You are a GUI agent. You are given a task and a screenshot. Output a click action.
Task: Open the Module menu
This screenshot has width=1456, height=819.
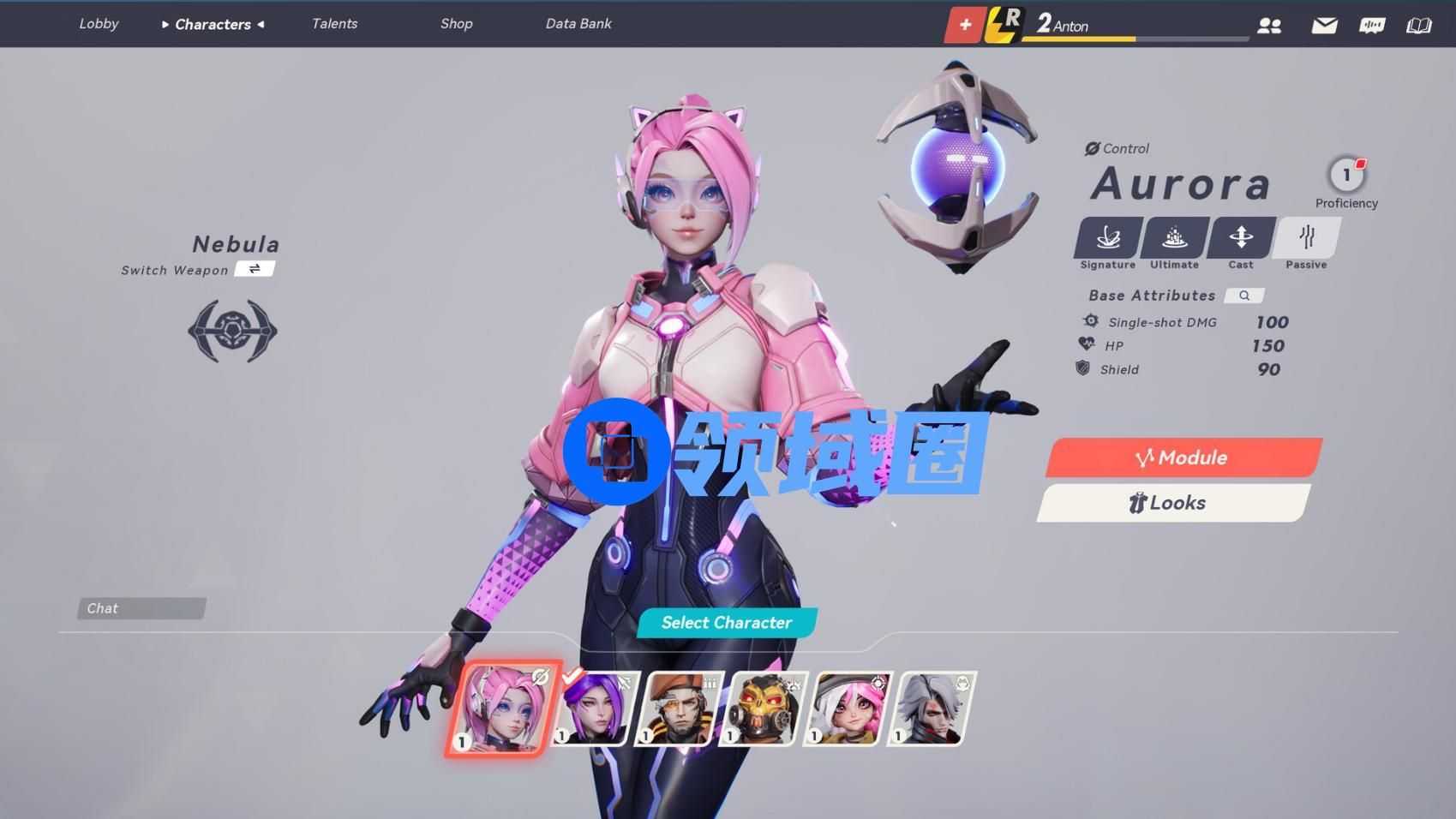(x=1183, y=457)
